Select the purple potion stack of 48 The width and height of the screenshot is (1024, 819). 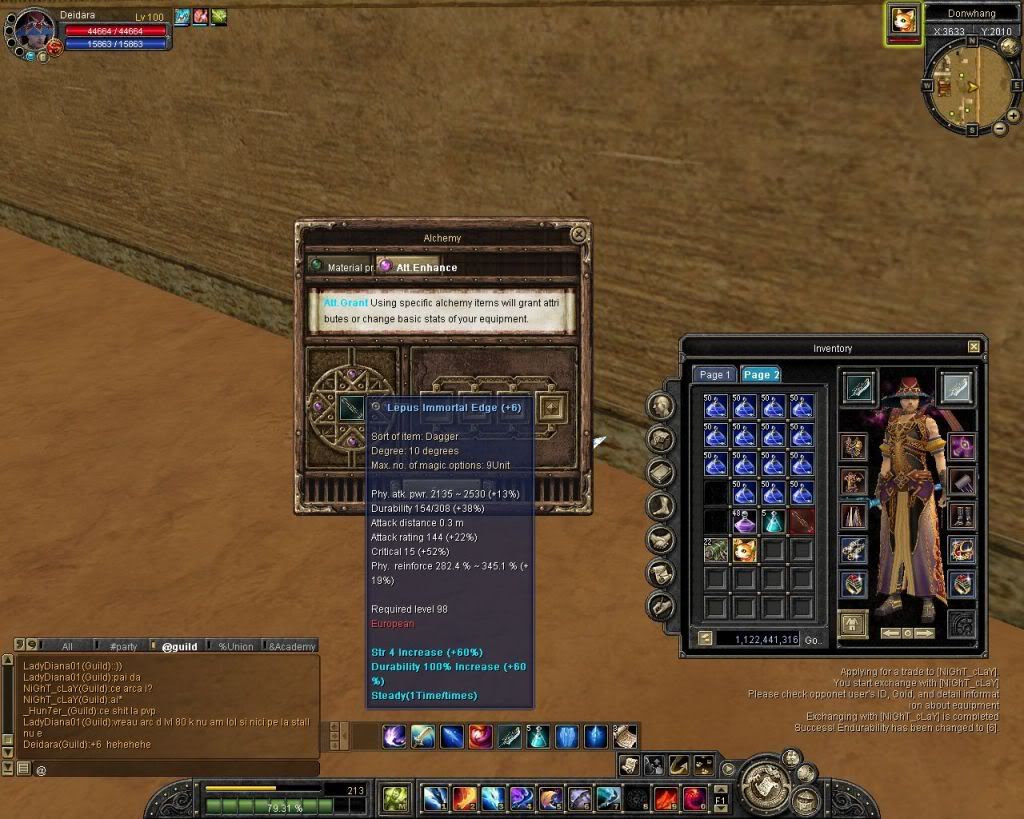tap(744, 521)
